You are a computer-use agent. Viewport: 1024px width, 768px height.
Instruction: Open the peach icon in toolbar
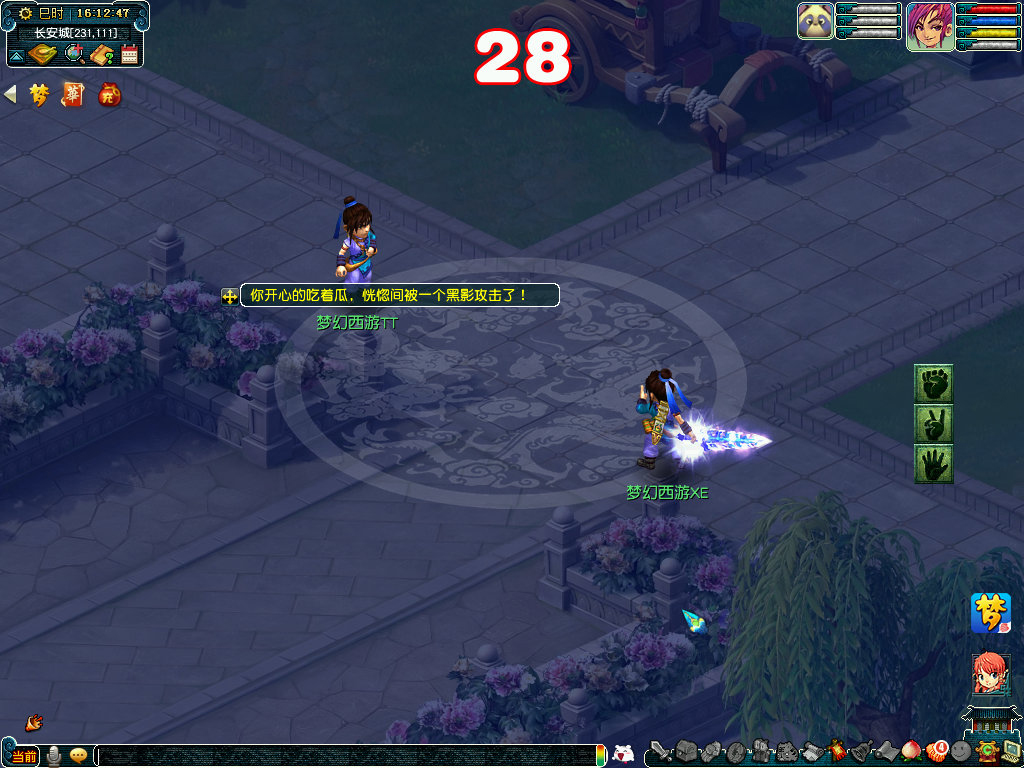click(x=911, y=751)
